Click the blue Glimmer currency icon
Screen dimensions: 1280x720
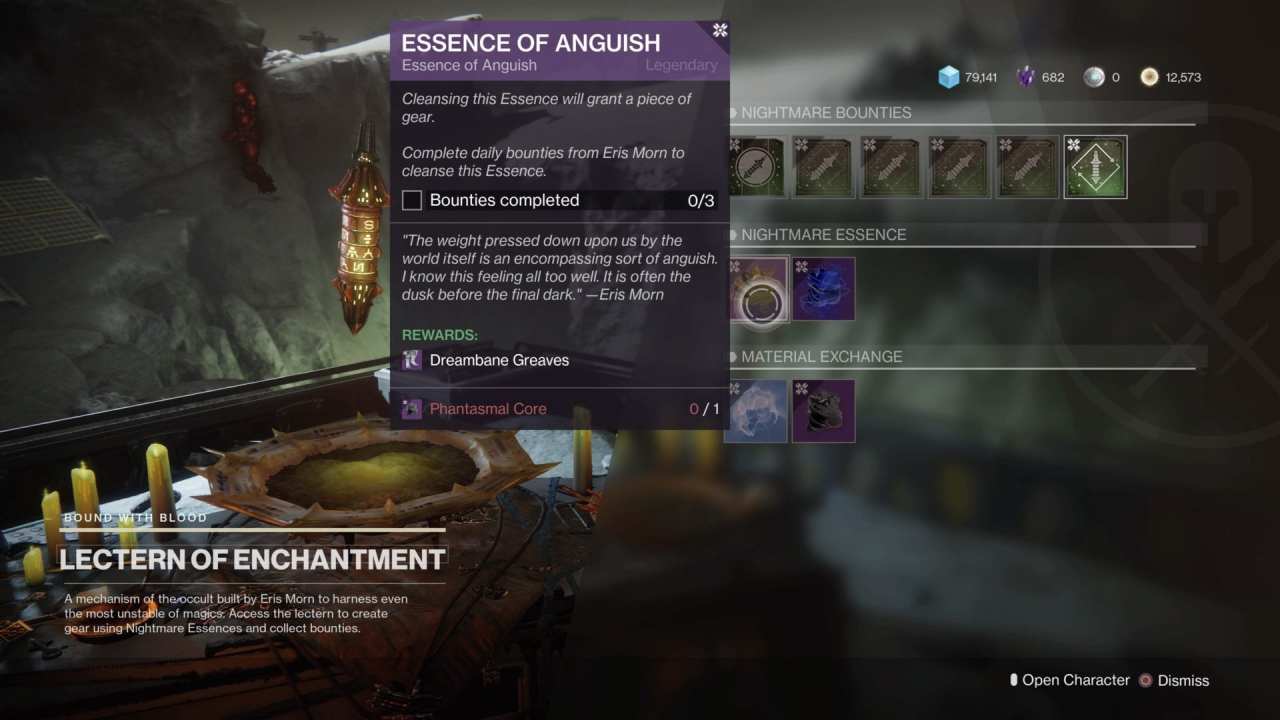point(948,77)
